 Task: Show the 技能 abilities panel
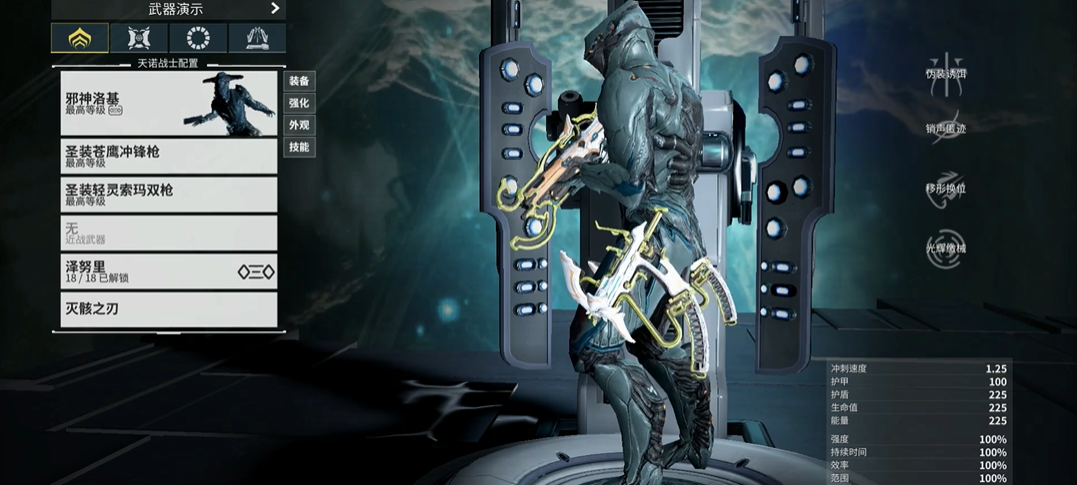pos(299,147)
